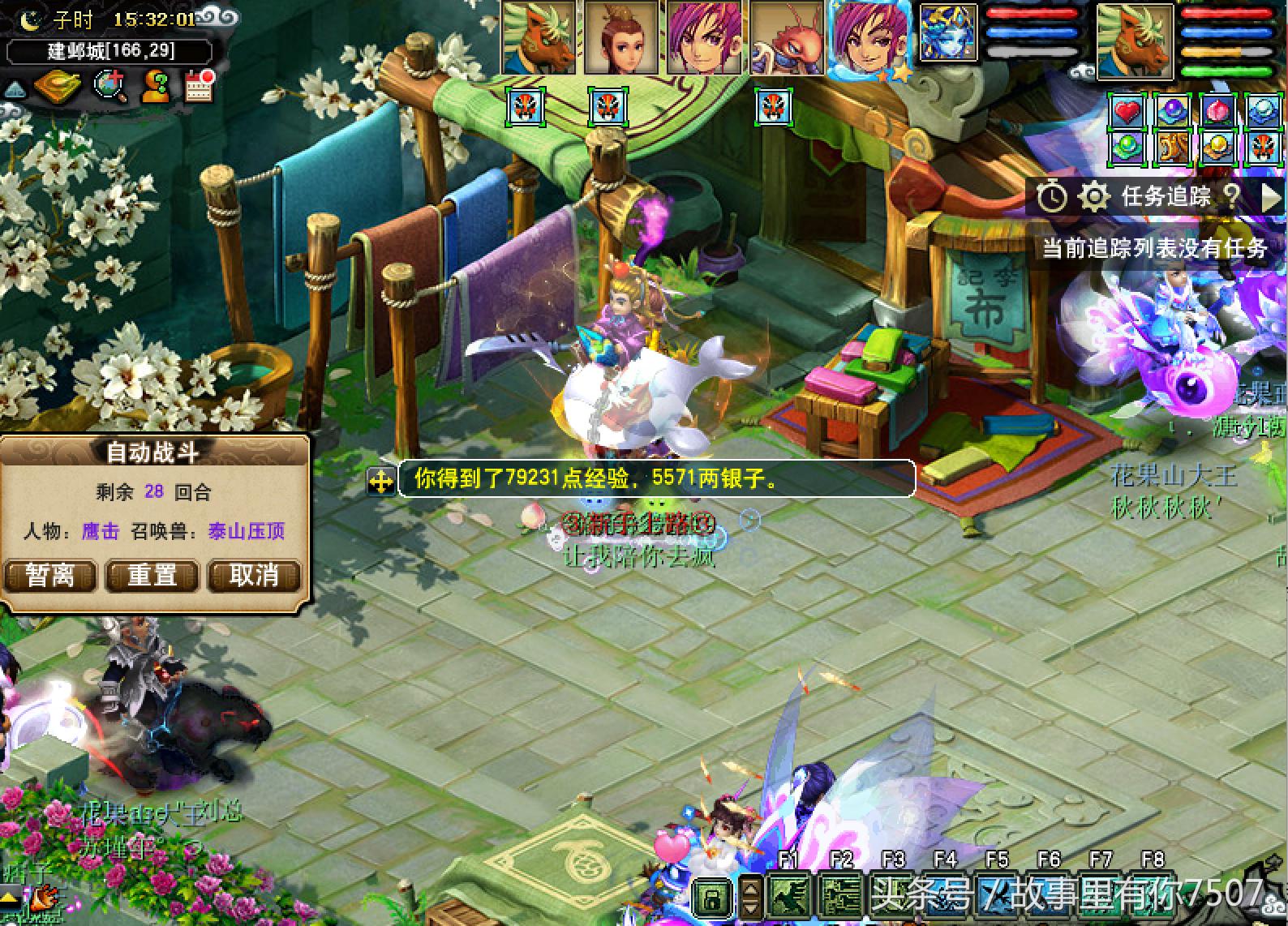
Task: Click the 暂离 button in auto-battle panel
Action: coord(50,575)
